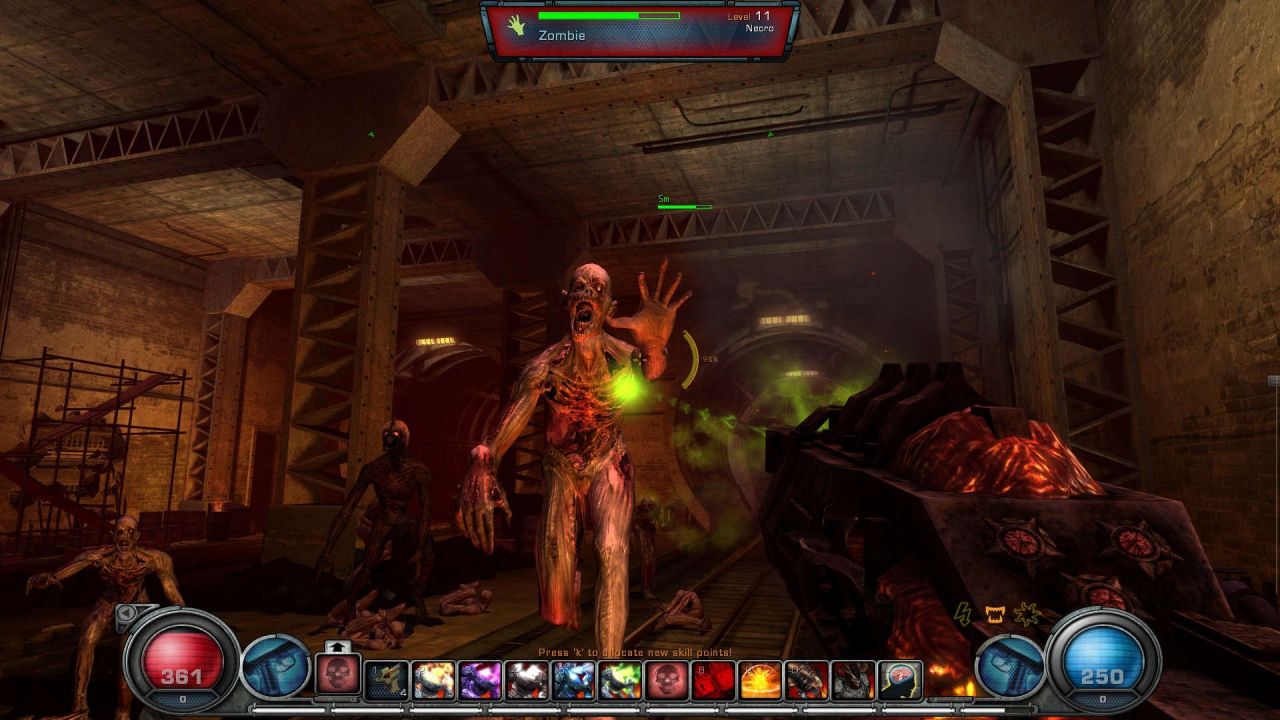Viewport: 1280px width, 720px height.
Task: Click the right weapon orb beside power
Action: point(1009,667)
